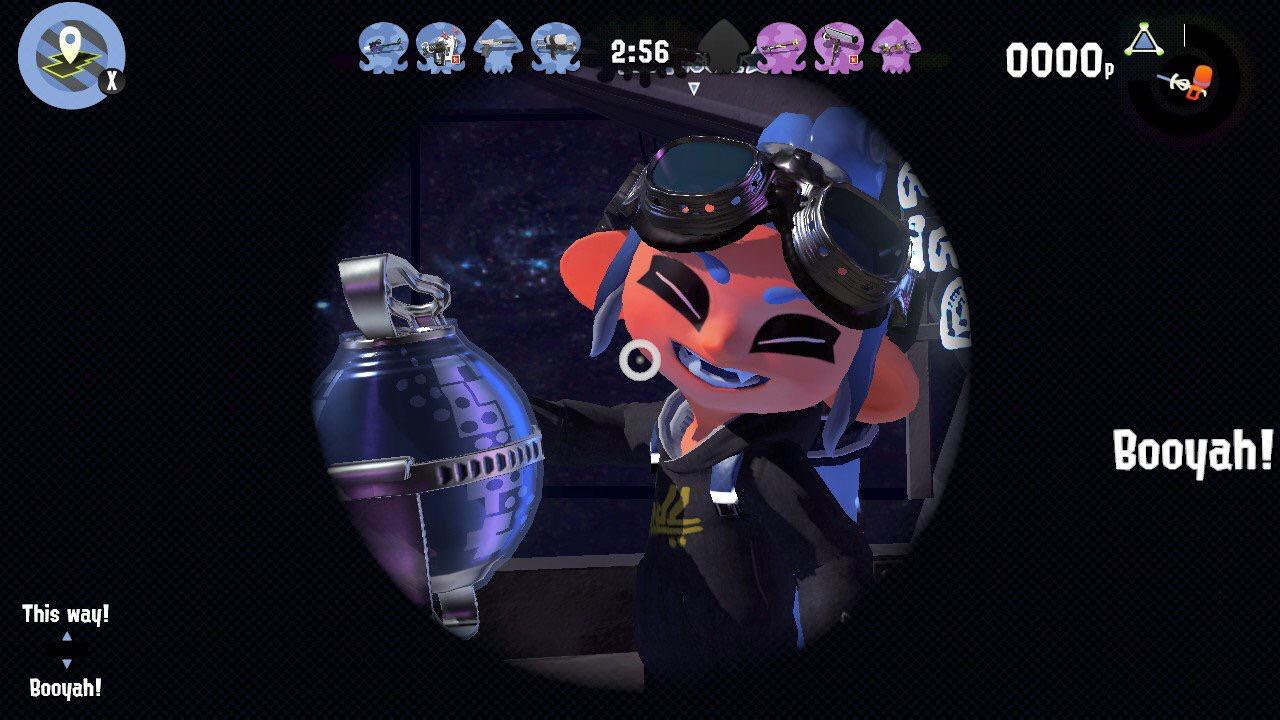Select the blue Splattershot teammate icon
Image resolution: width=1280 pixels, height=720 pixels.
click(498, 48)
